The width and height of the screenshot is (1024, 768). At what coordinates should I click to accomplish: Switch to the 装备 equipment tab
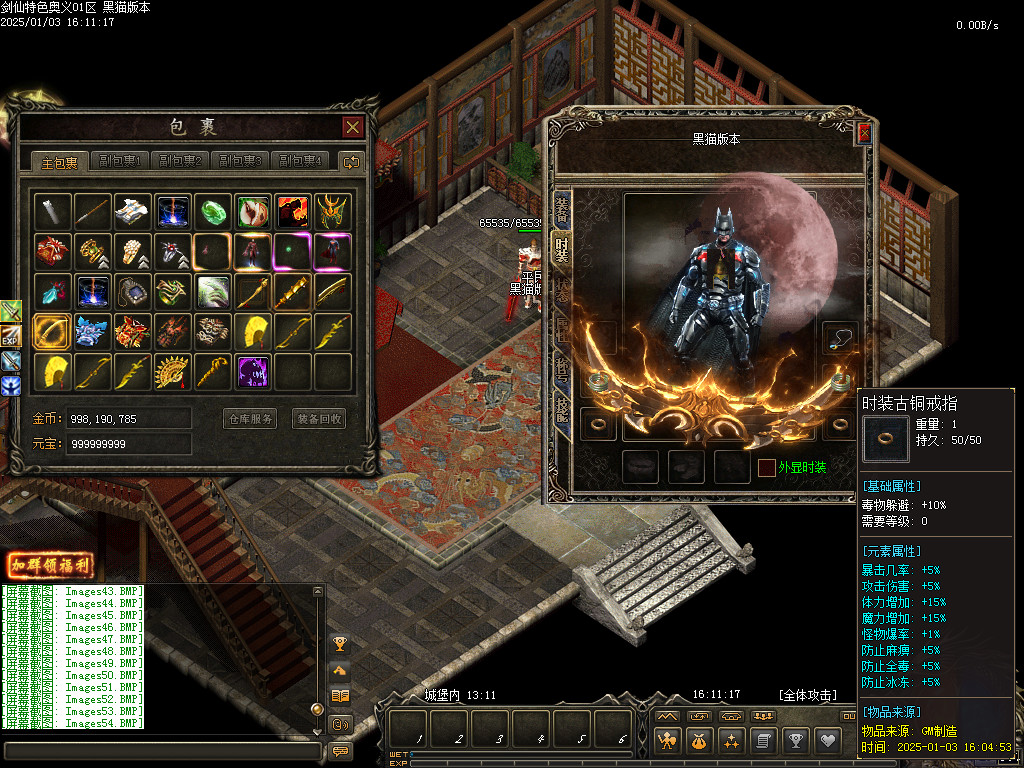562,209
